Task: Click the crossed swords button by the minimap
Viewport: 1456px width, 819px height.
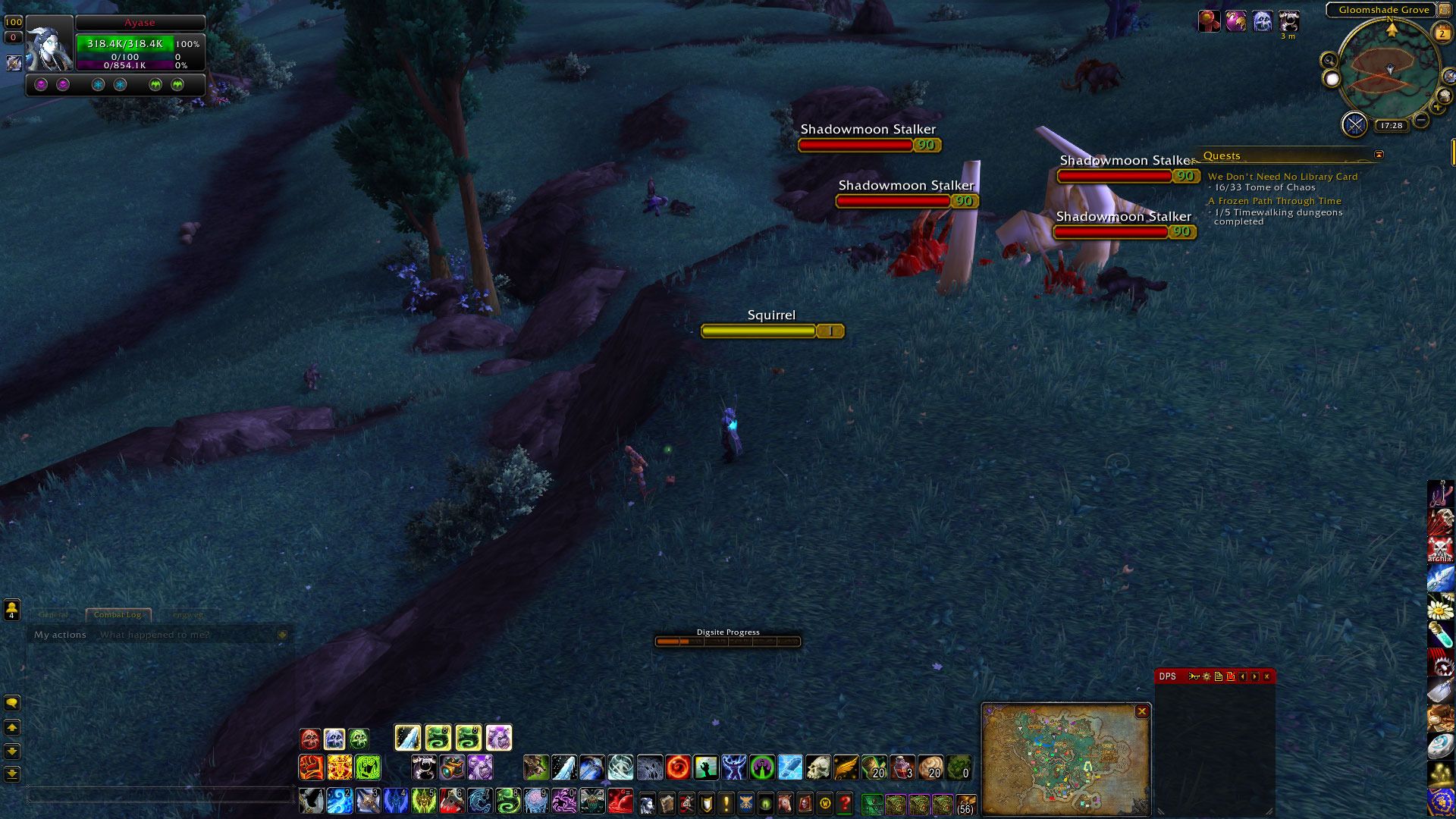Action: [x=1354, y=124]
